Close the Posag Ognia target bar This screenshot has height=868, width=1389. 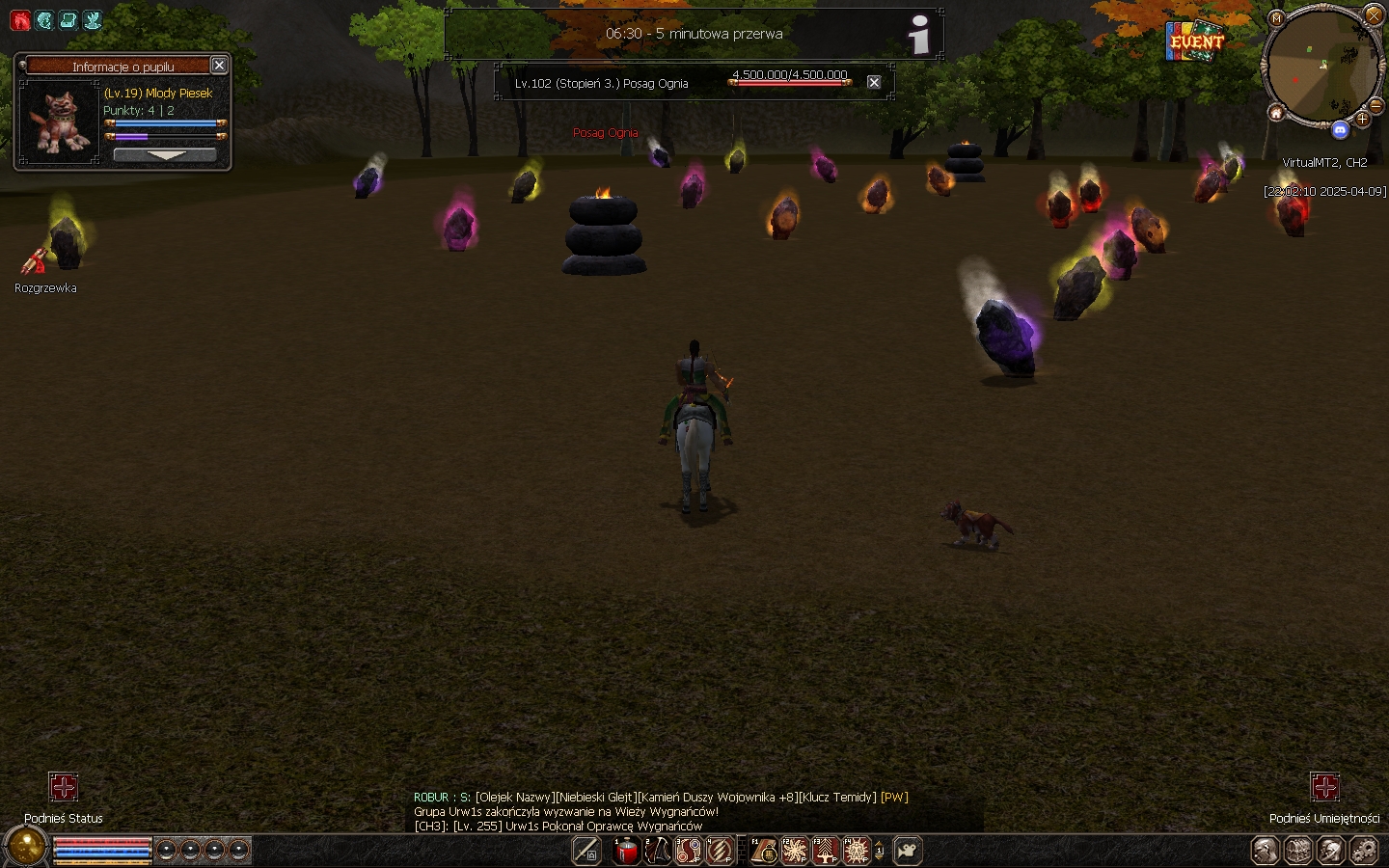[874, 83]
